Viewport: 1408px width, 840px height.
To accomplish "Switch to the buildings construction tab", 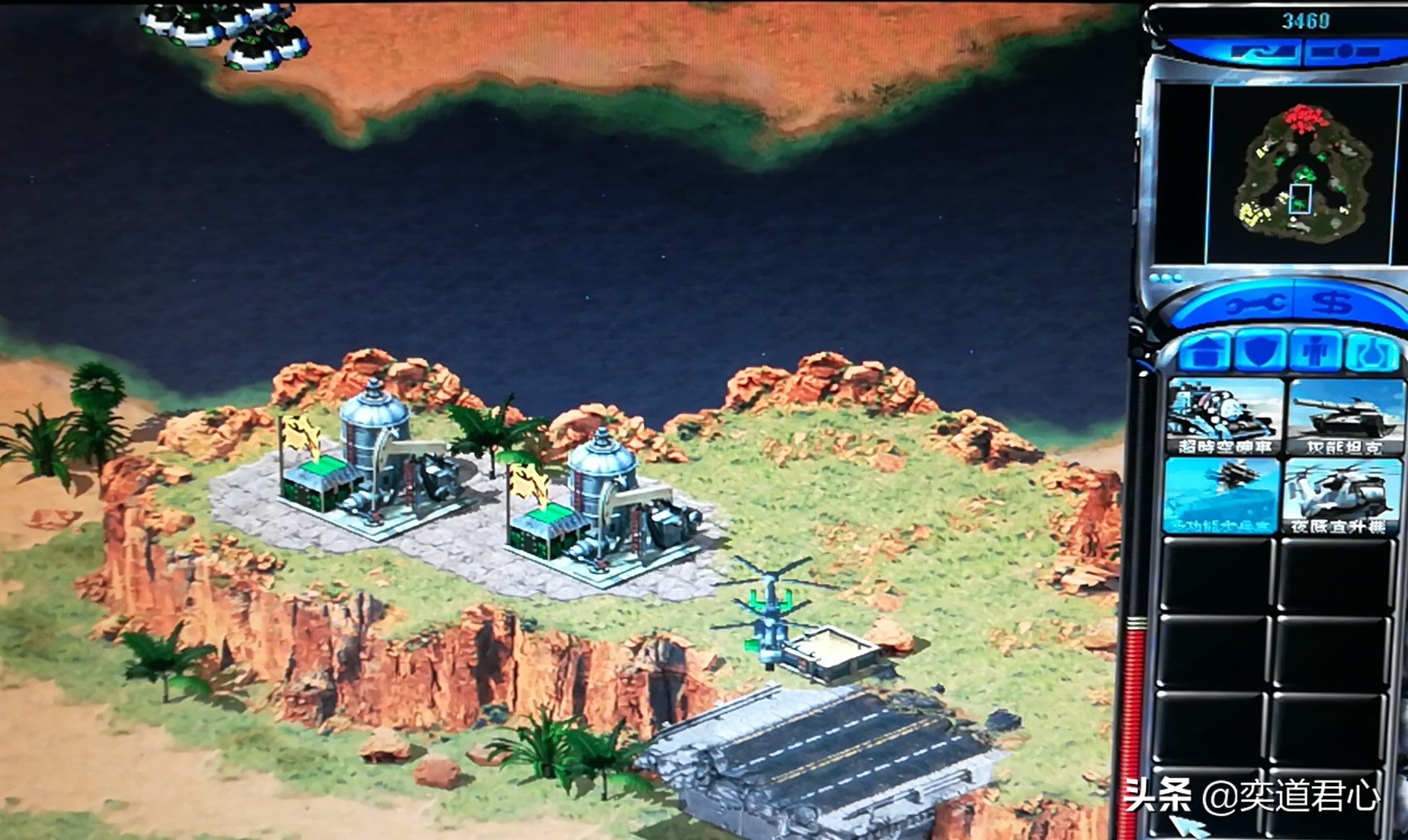I will 1205,352.
